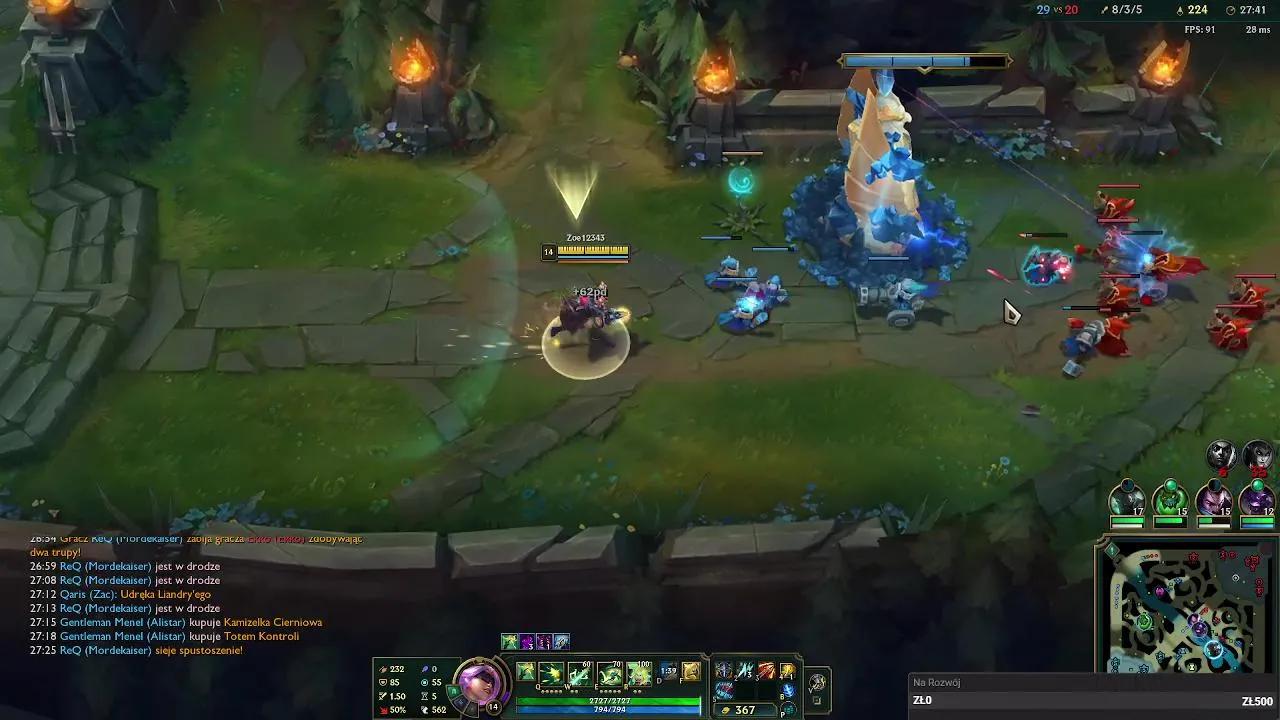Click the gold amount 367 to open shop
The height and width of the screenshot is (720, 1280).
[x=747, y=708]
